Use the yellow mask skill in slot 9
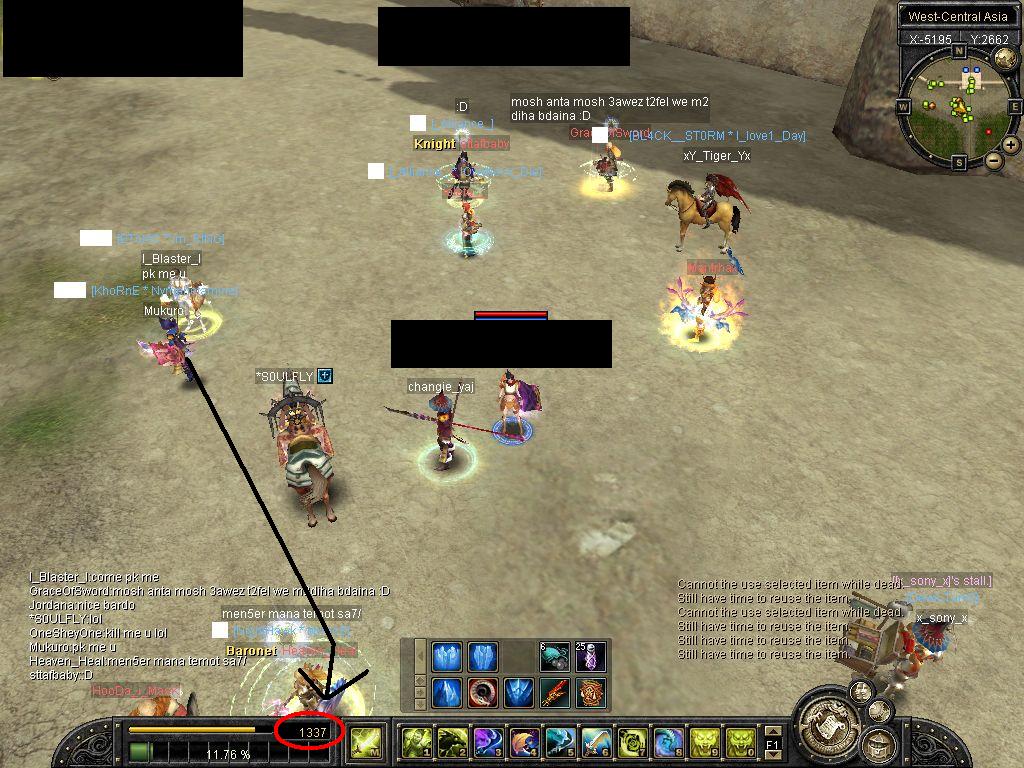Image resolution: width=1024 pixels, height=768 pixels. 704,742
